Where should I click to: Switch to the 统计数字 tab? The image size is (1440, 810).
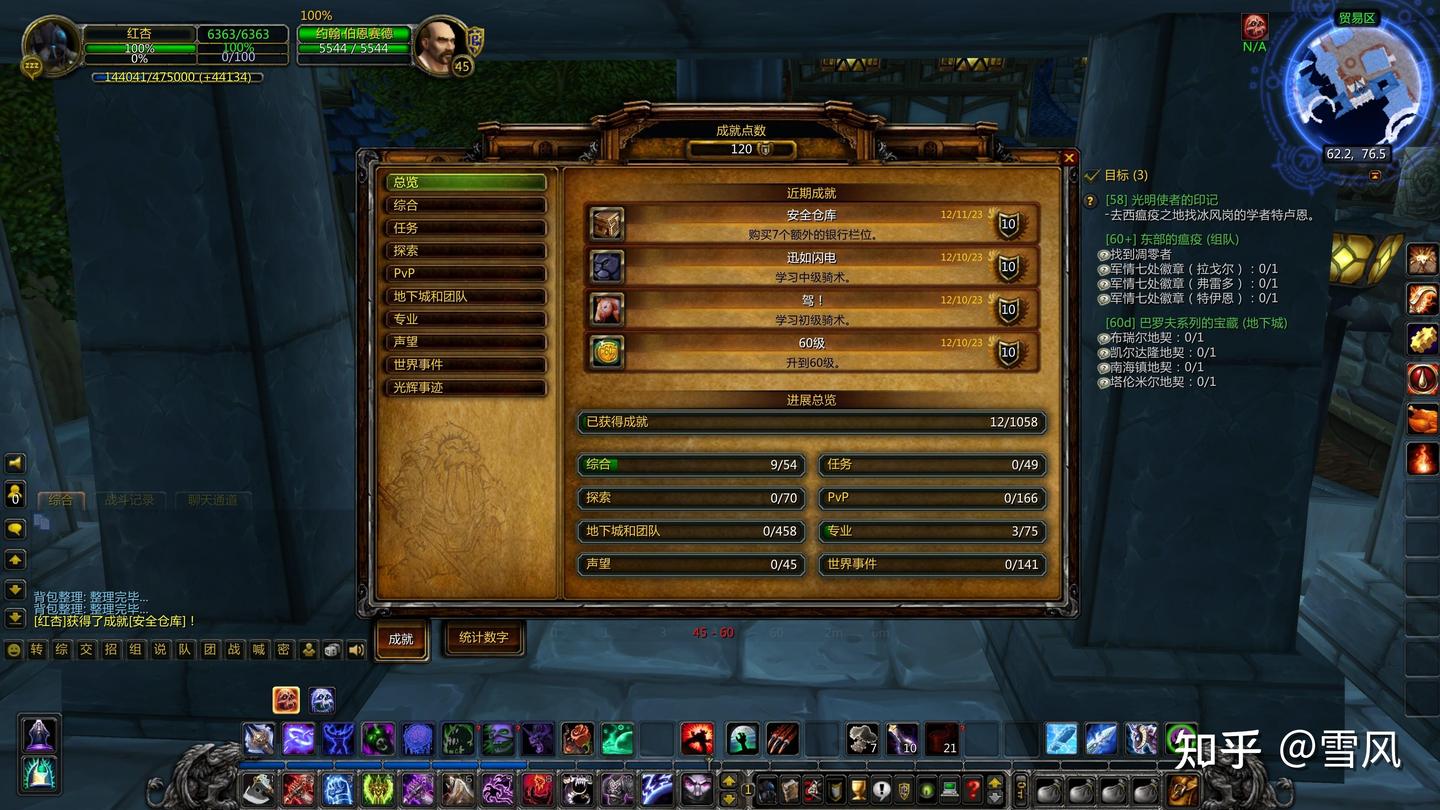[x=484, y=639]
